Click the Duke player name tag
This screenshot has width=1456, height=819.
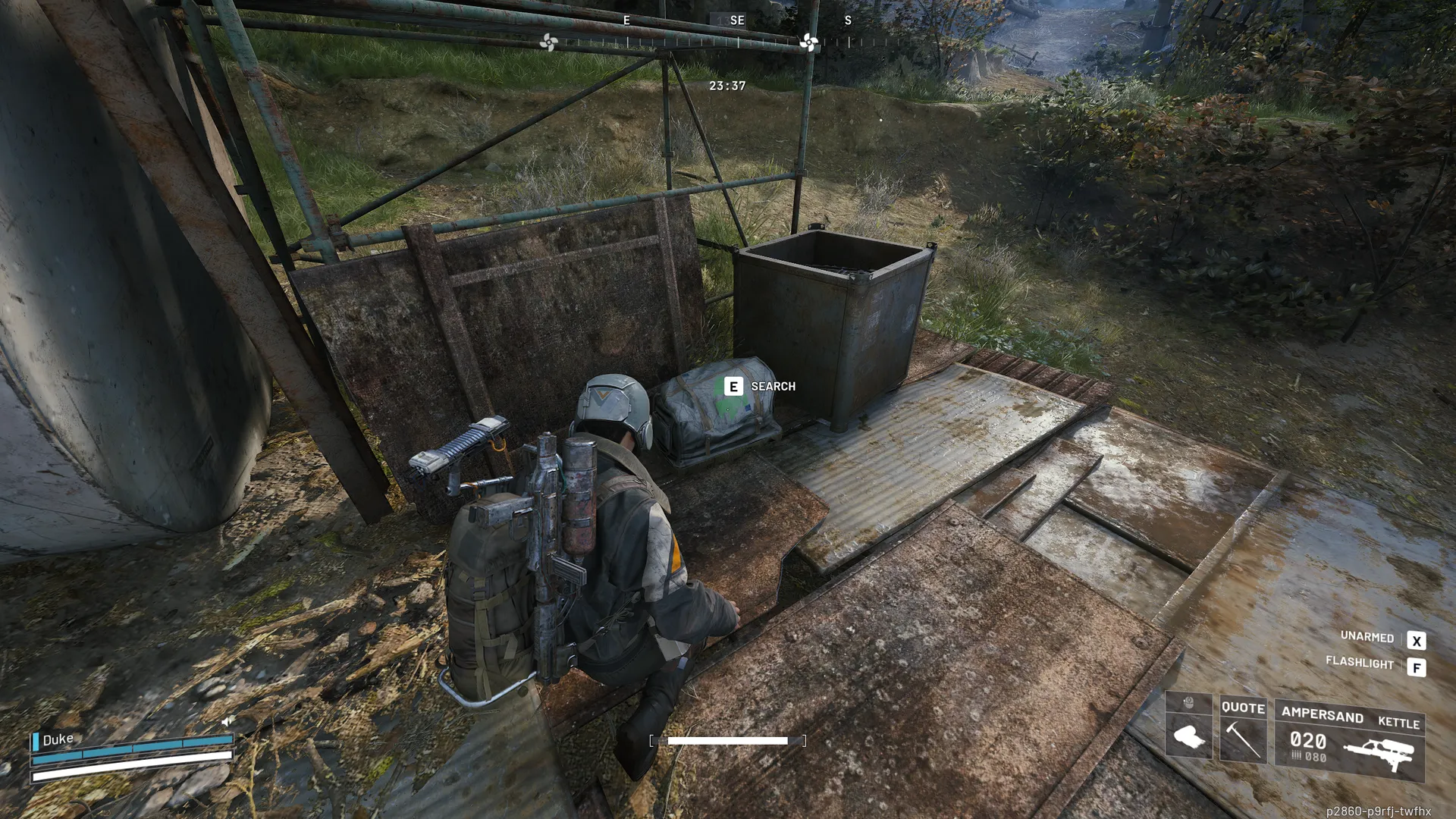pyautogui.click(x=58, y=739)
